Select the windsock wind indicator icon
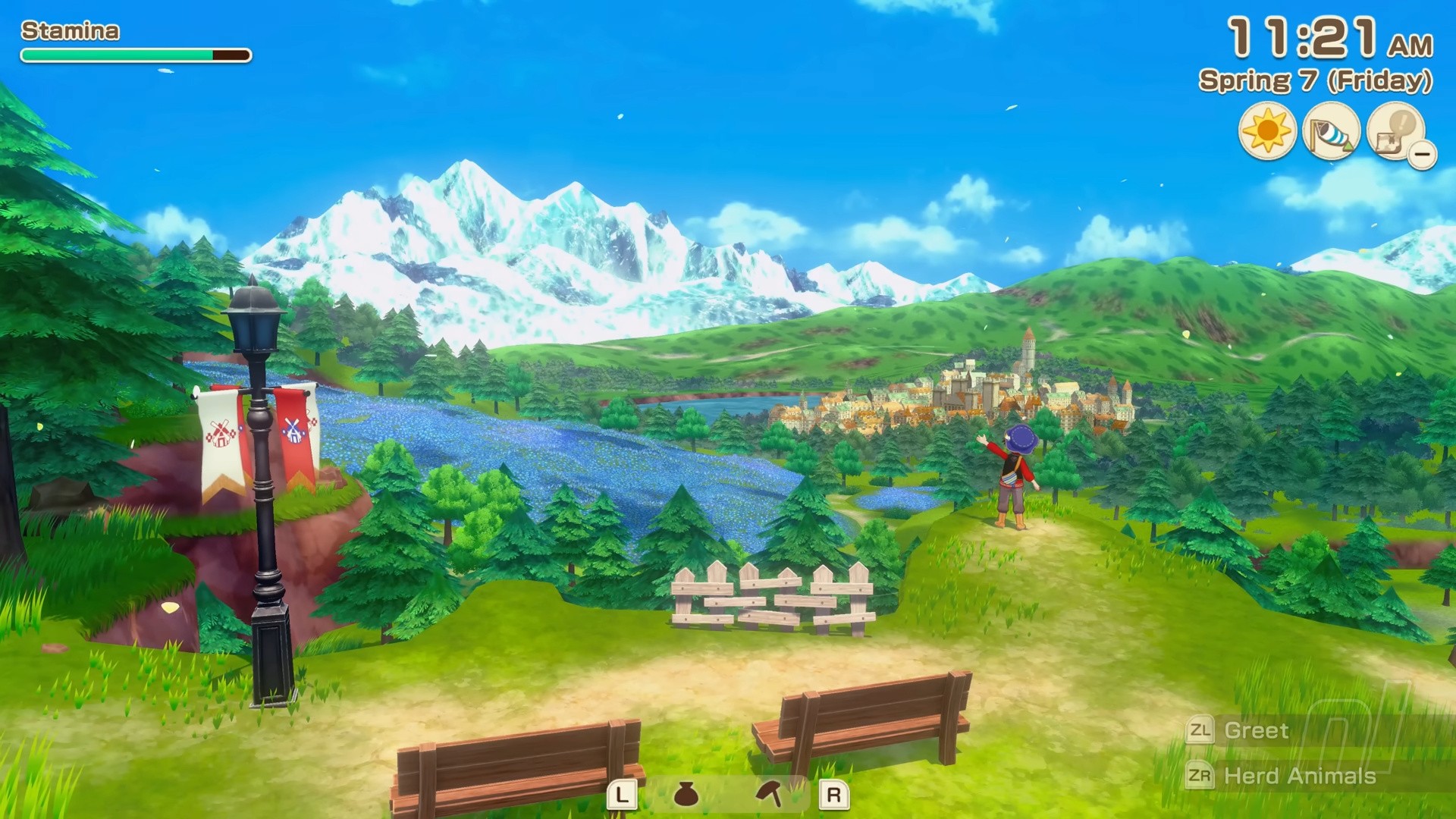Screen dimensions: 1456x819 pyautogui.click(x=1331, y=131)
